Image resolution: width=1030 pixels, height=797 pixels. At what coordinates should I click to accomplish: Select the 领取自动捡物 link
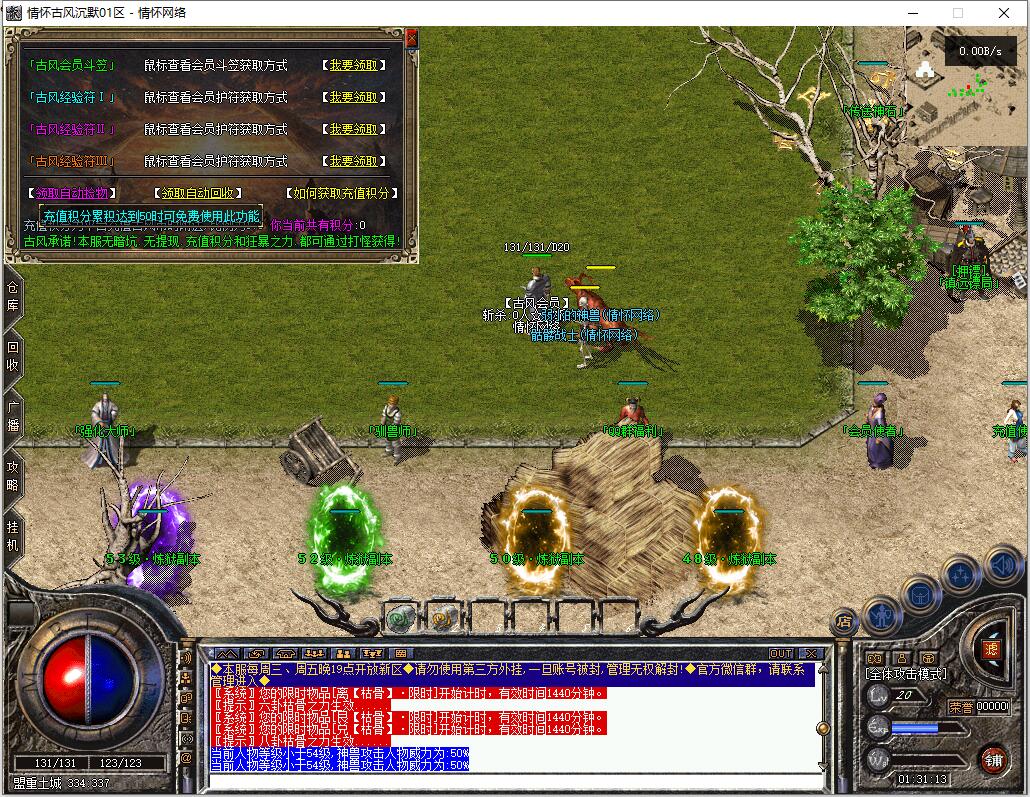coord(70,193)
